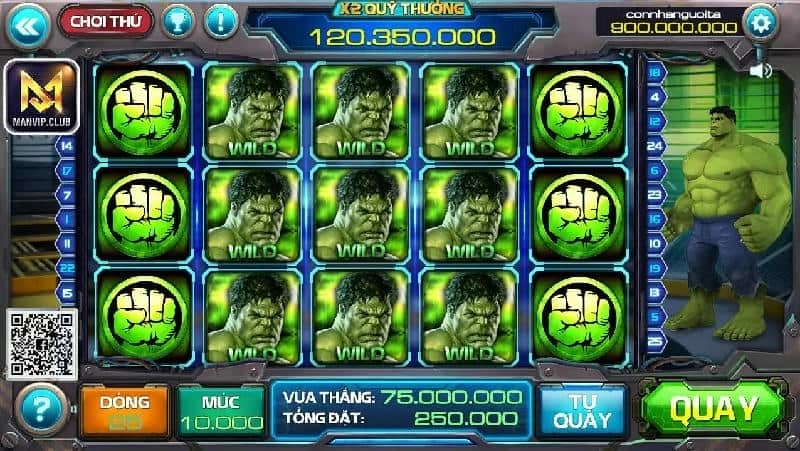800x451 pixels.
Task: Change the DÒNG paylines setting
Action: [x=124, y=409]
